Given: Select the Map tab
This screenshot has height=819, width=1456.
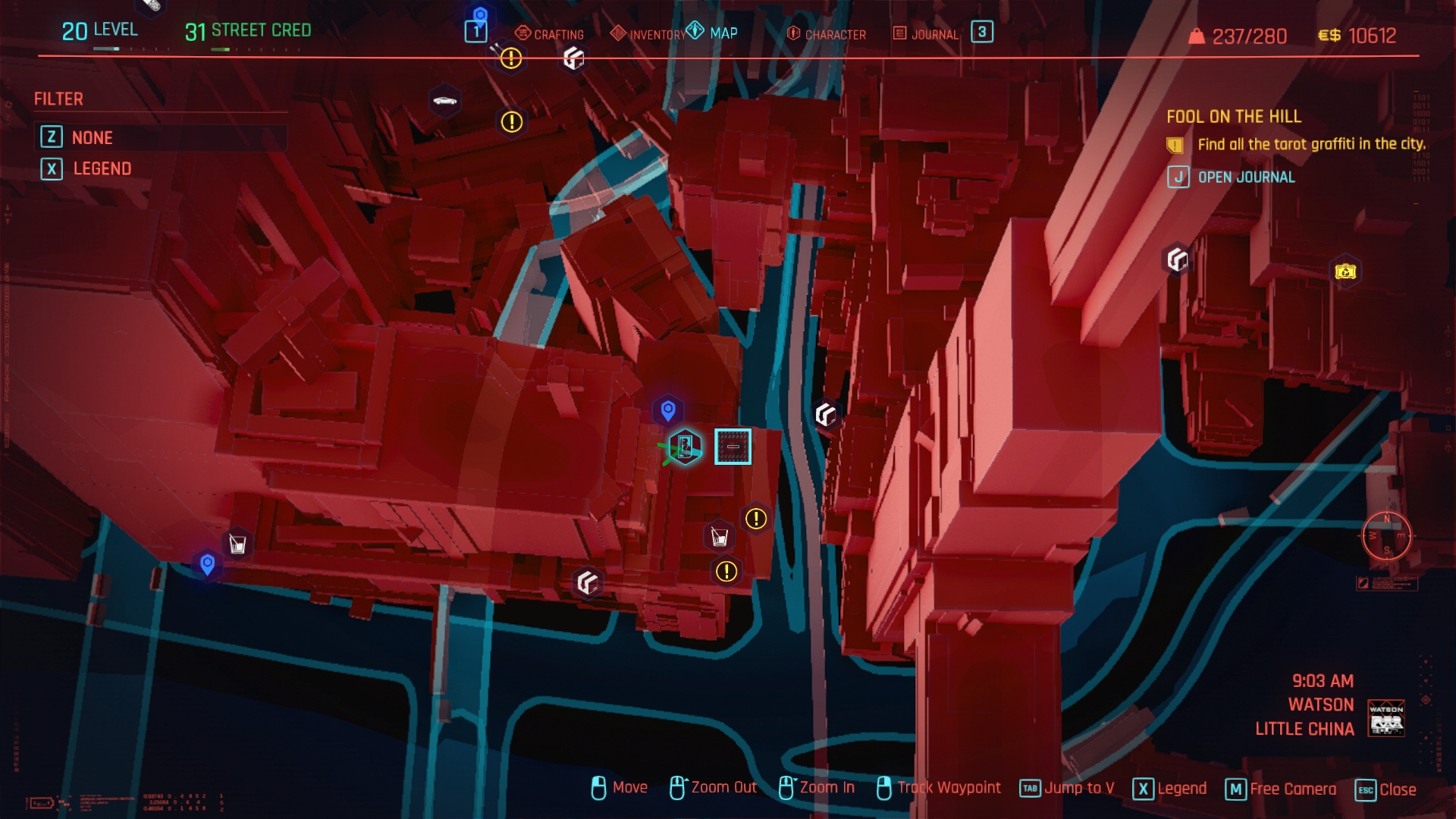Looking at the screenshot, I should (x=713, y=33).
